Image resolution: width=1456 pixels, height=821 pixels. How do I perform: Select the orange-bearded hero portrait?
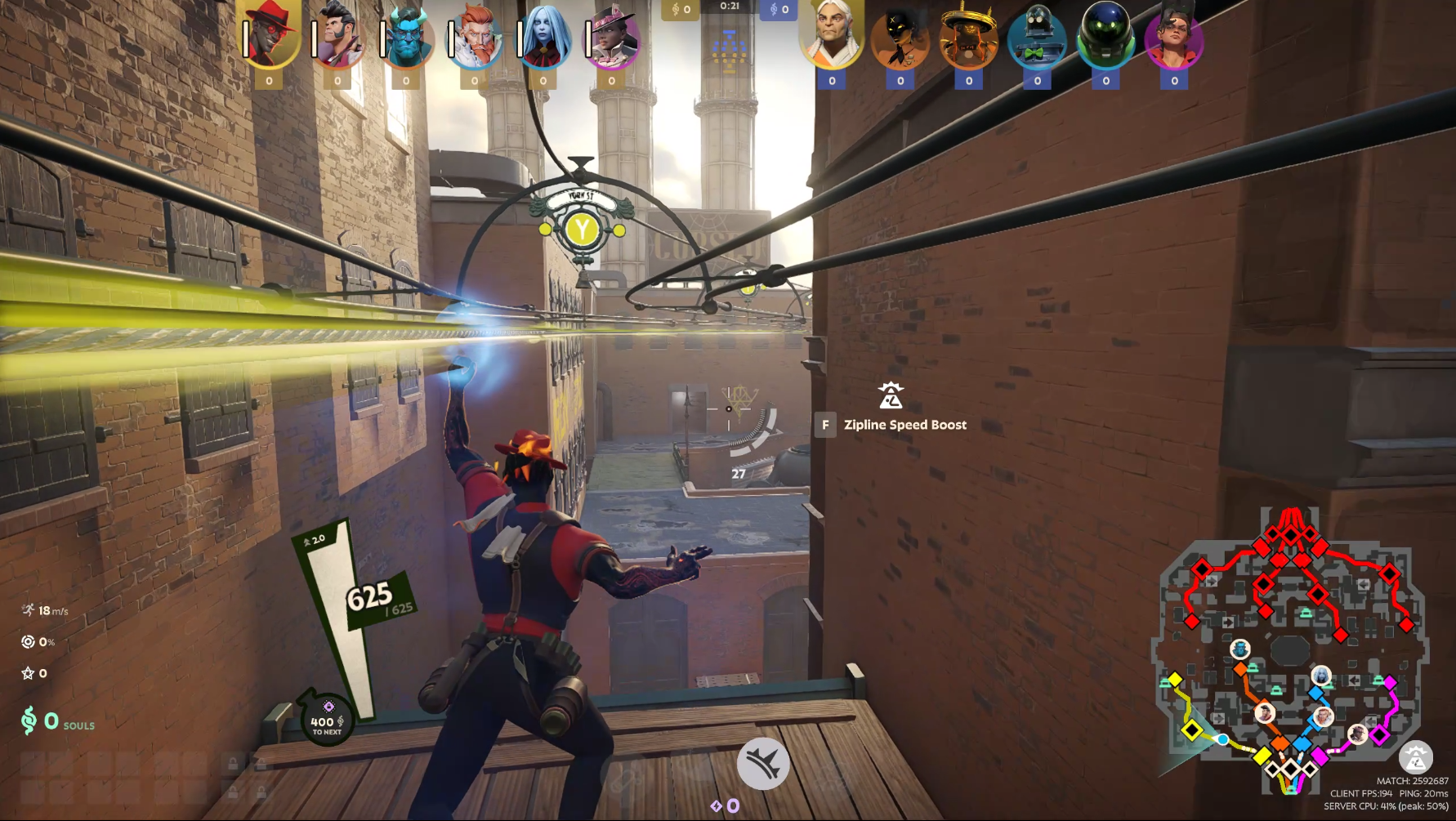(475, 37)
